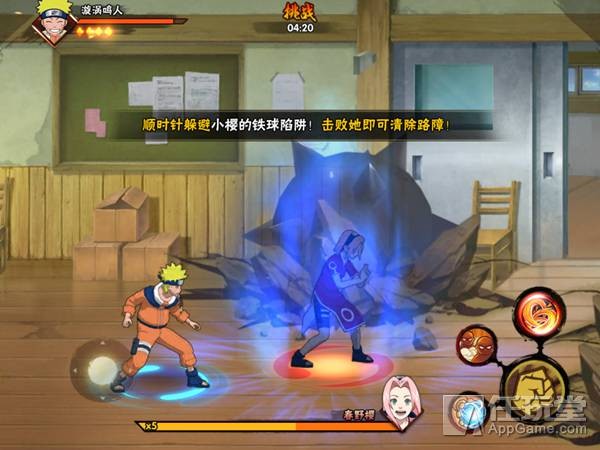Trigger the blue Rasengan skill icon
The image size is (600, 450).
pos(468,411)
